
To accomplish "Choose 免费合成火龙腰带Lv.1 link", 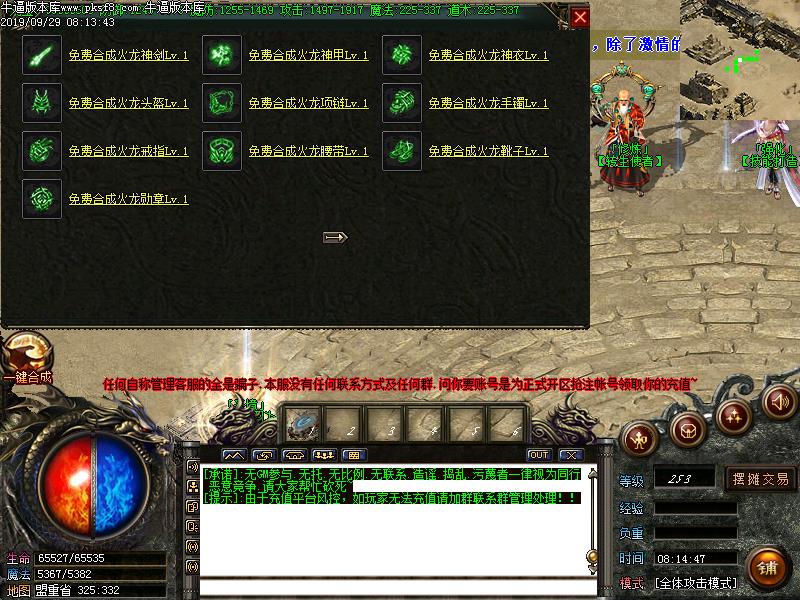I will pyautogui.click(x=308, y=152).
